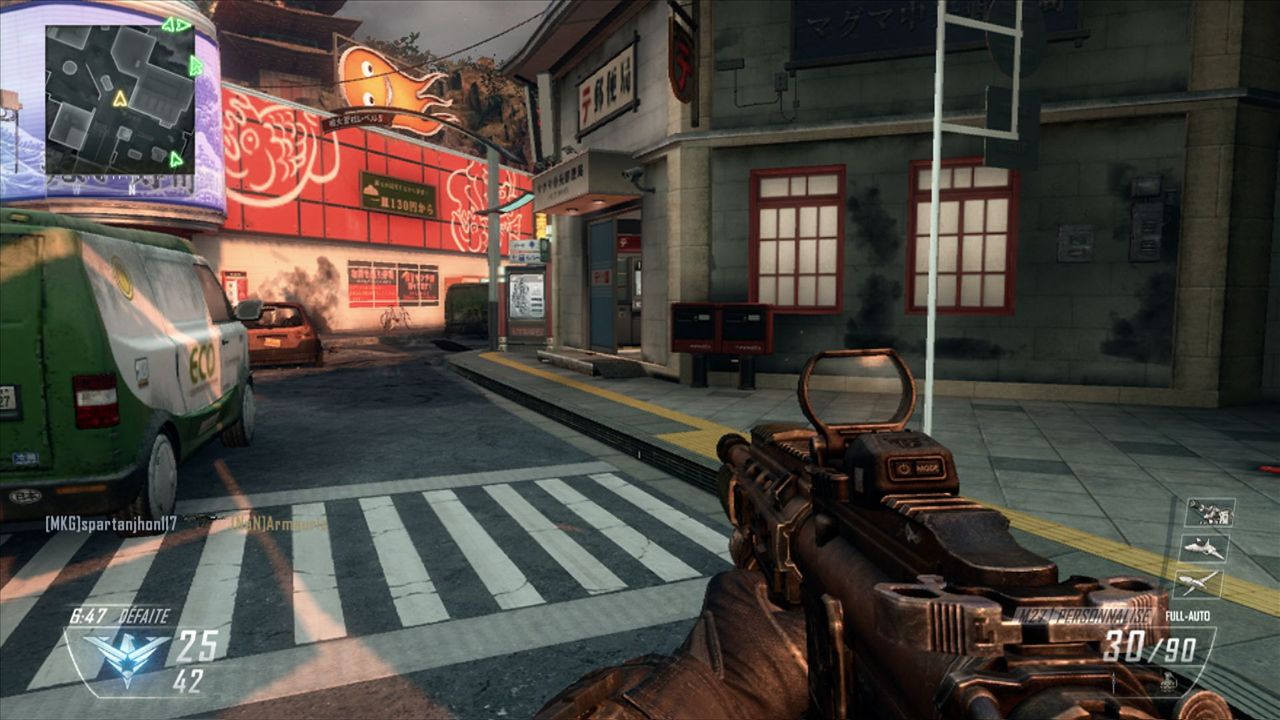Select the top scorestreak icon
The image size is (1280, 720).
click(x=1209, y=512)
